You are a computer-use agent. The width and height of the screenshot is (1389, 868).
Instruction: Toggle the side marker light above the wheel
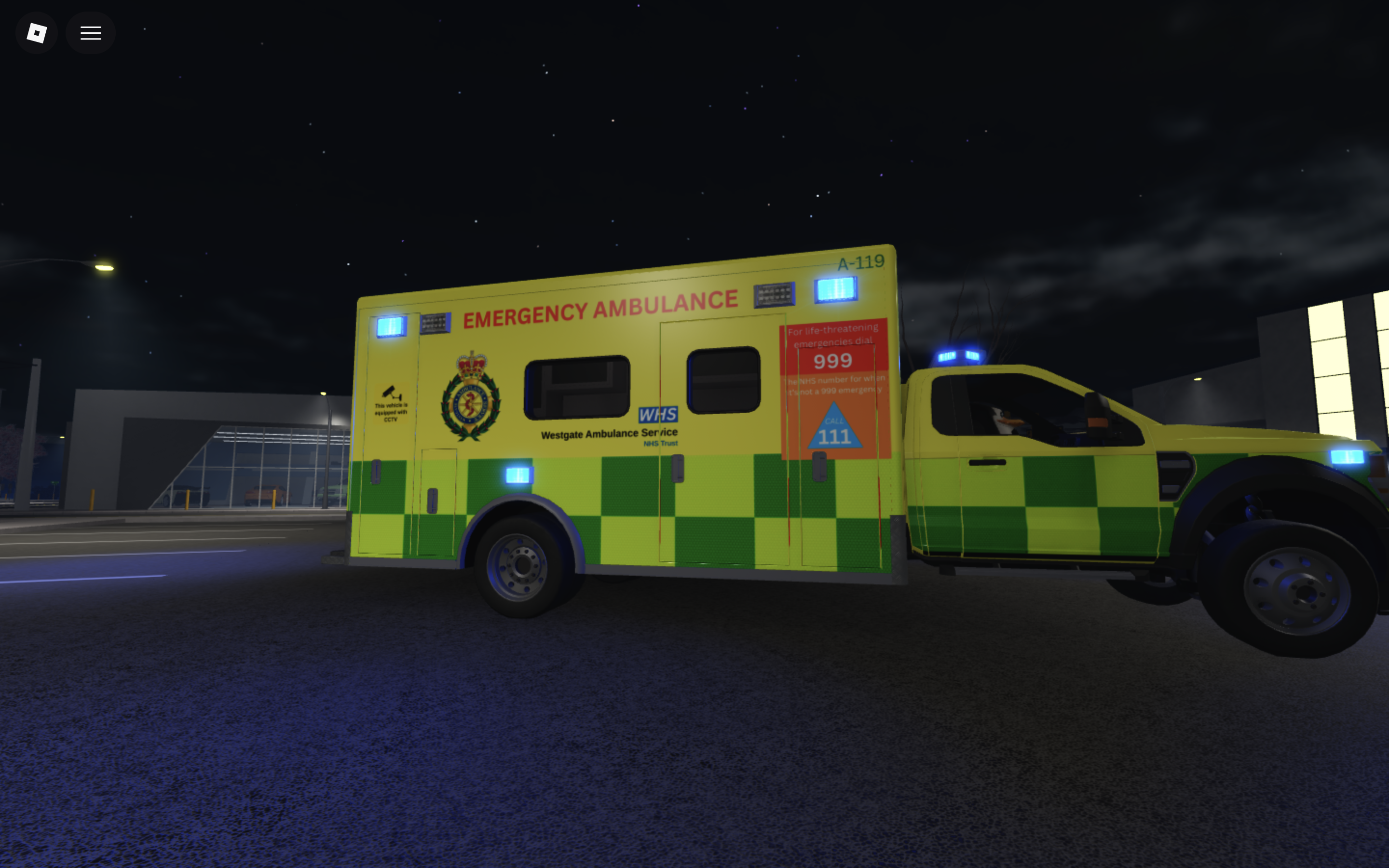point(519,475)
